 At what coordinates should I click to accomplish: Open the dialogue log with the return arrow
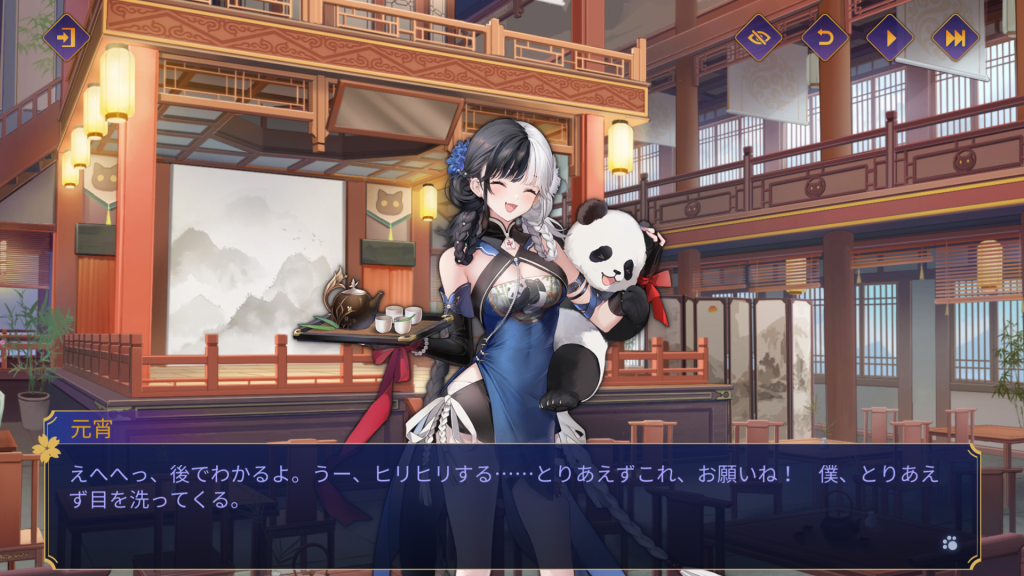point(824,38)
